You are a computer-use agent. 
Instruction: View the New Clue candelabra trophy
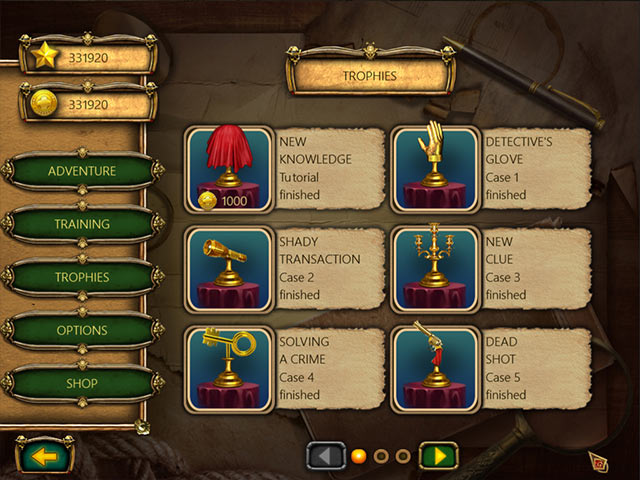(x=433, y=269)
